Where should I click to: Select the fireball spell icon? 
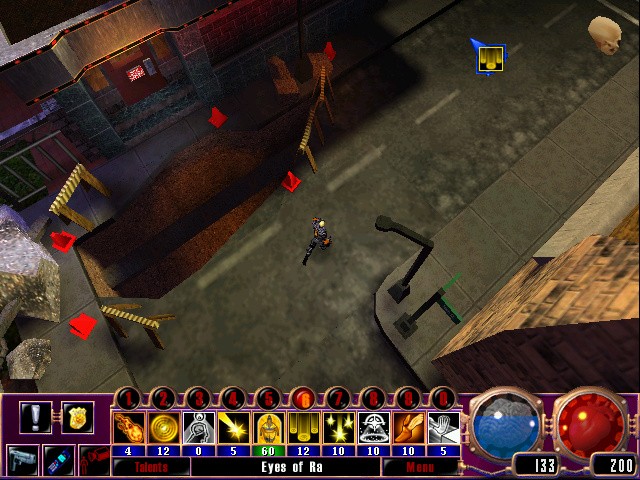(x=129, y=426)
